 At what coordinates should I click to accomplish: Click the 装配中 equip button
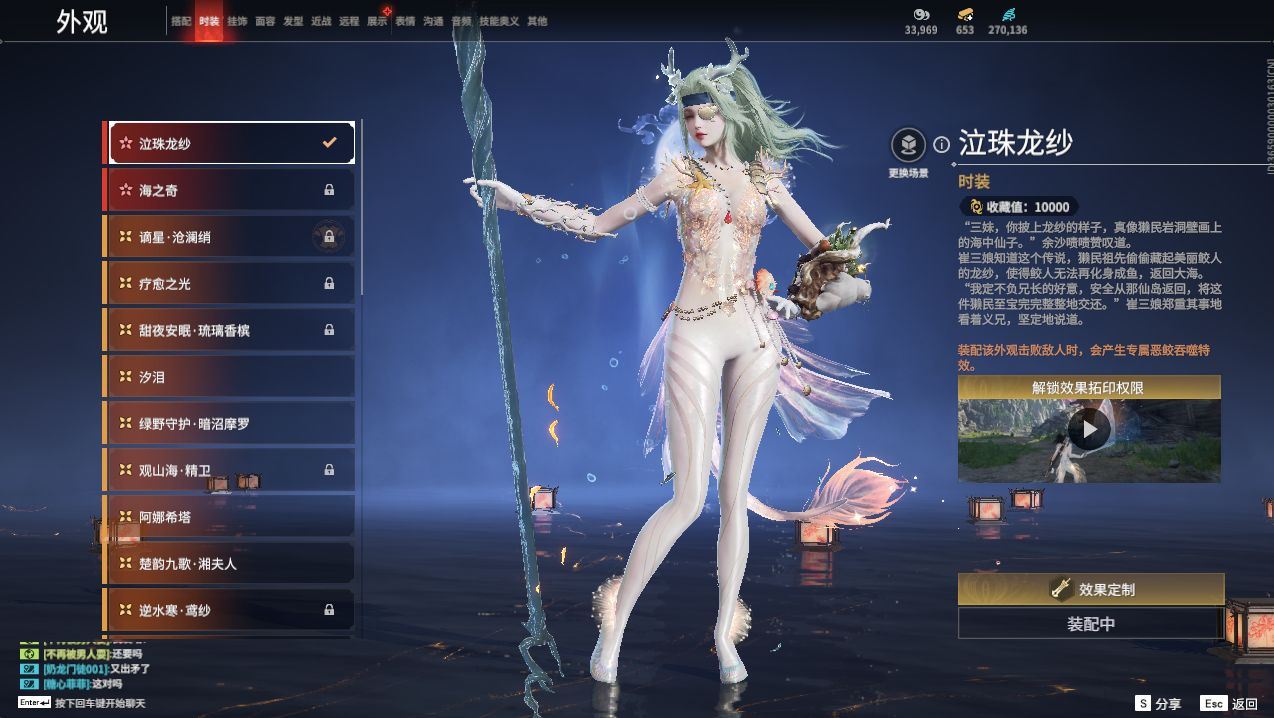[1090, 624]
